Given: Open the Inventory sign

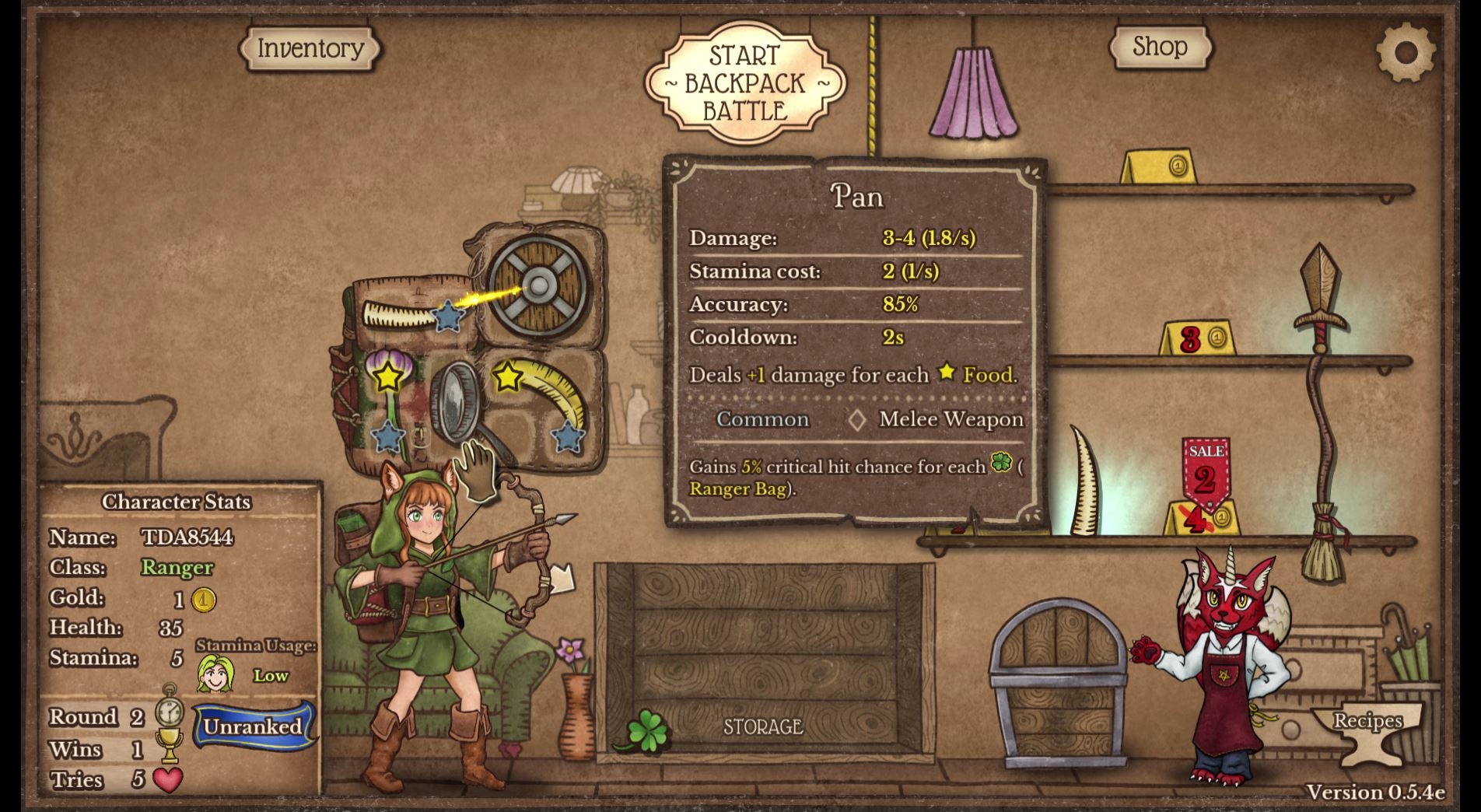Looking at the screenshot, I should pyautogui.click(x=310, y=48).
